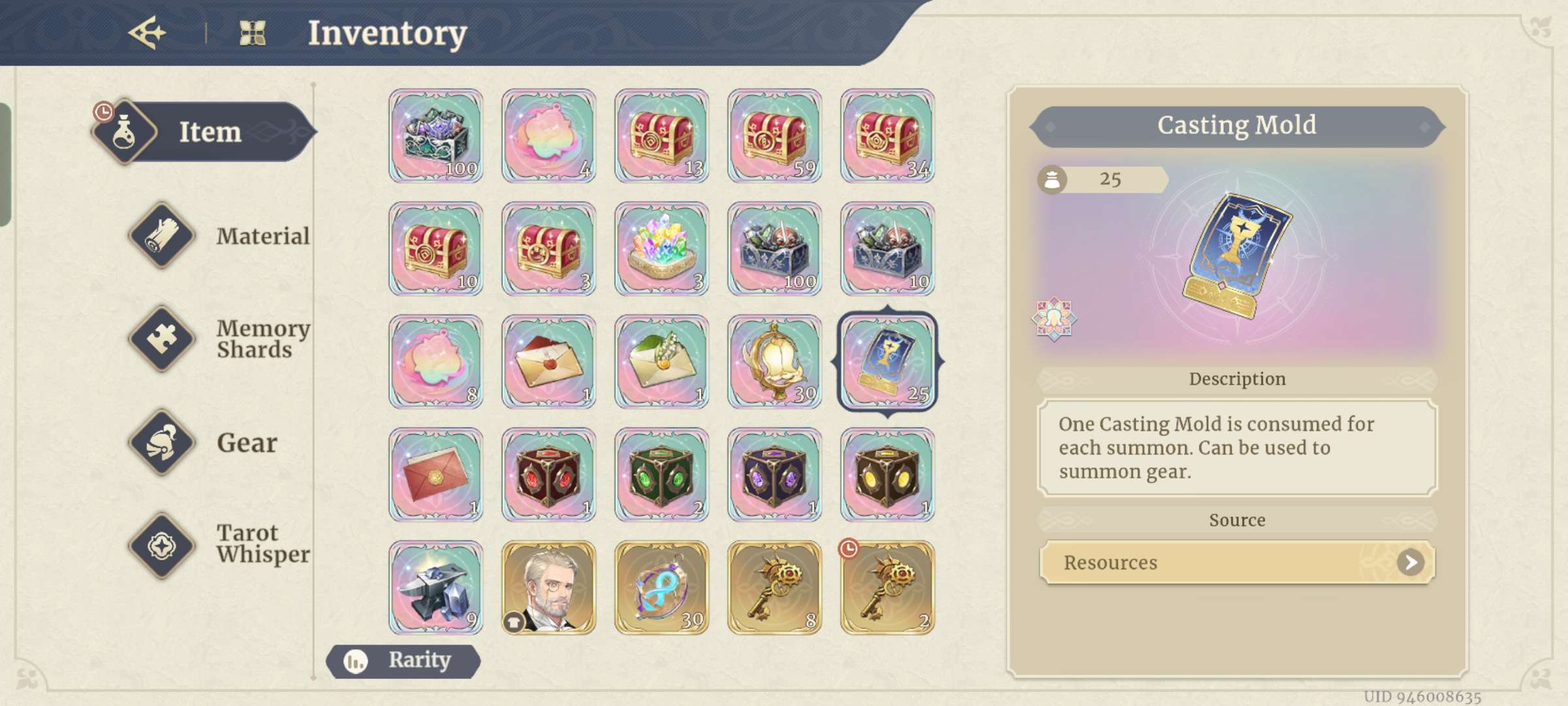Open the crystal gem tray item
Image resolution: width=1568 pixels, height=706 pixels.
(661, 248)
